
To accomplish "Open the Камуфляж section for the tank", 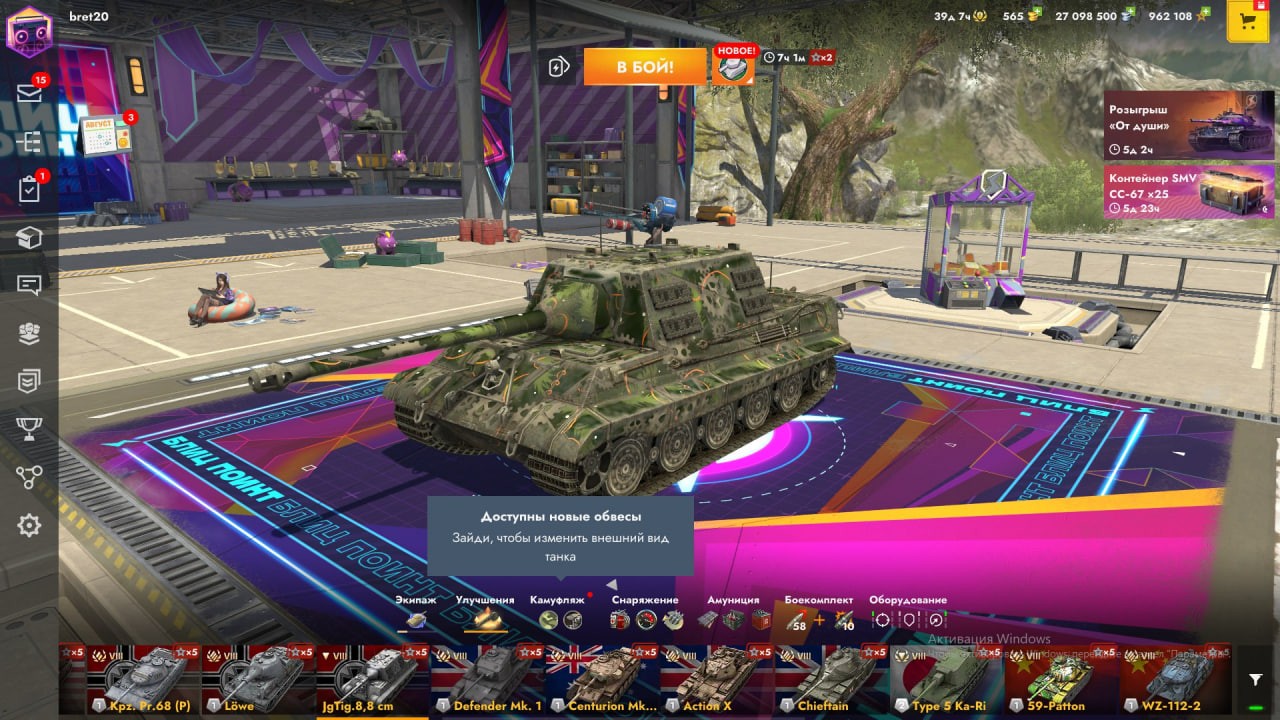I will (x=558, y=612).
